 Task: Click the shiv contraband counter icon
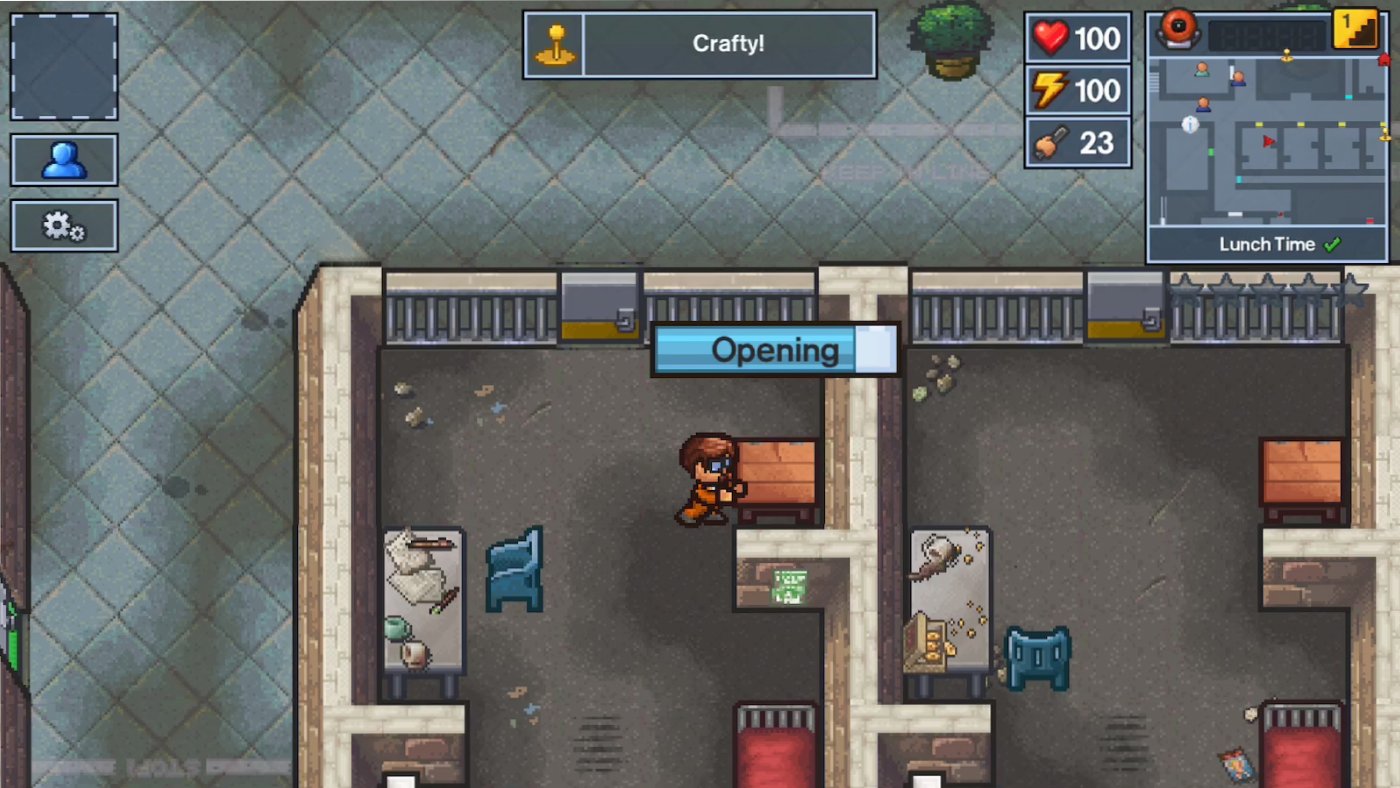(1048, 141)
